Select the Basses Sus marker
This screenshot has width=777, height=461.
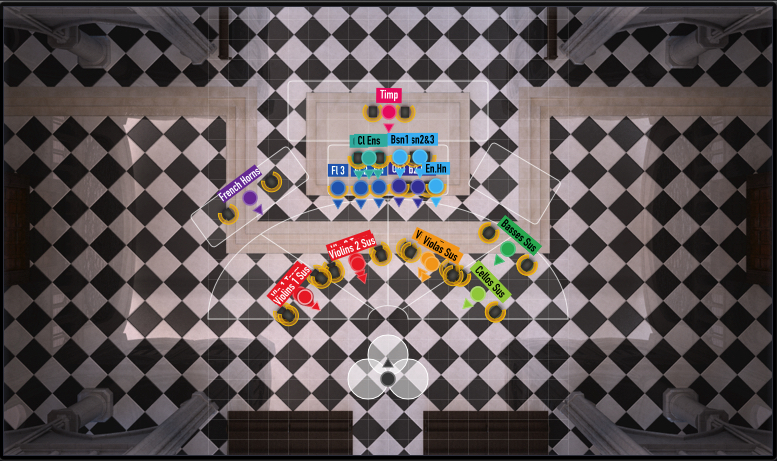pos(508,248)
